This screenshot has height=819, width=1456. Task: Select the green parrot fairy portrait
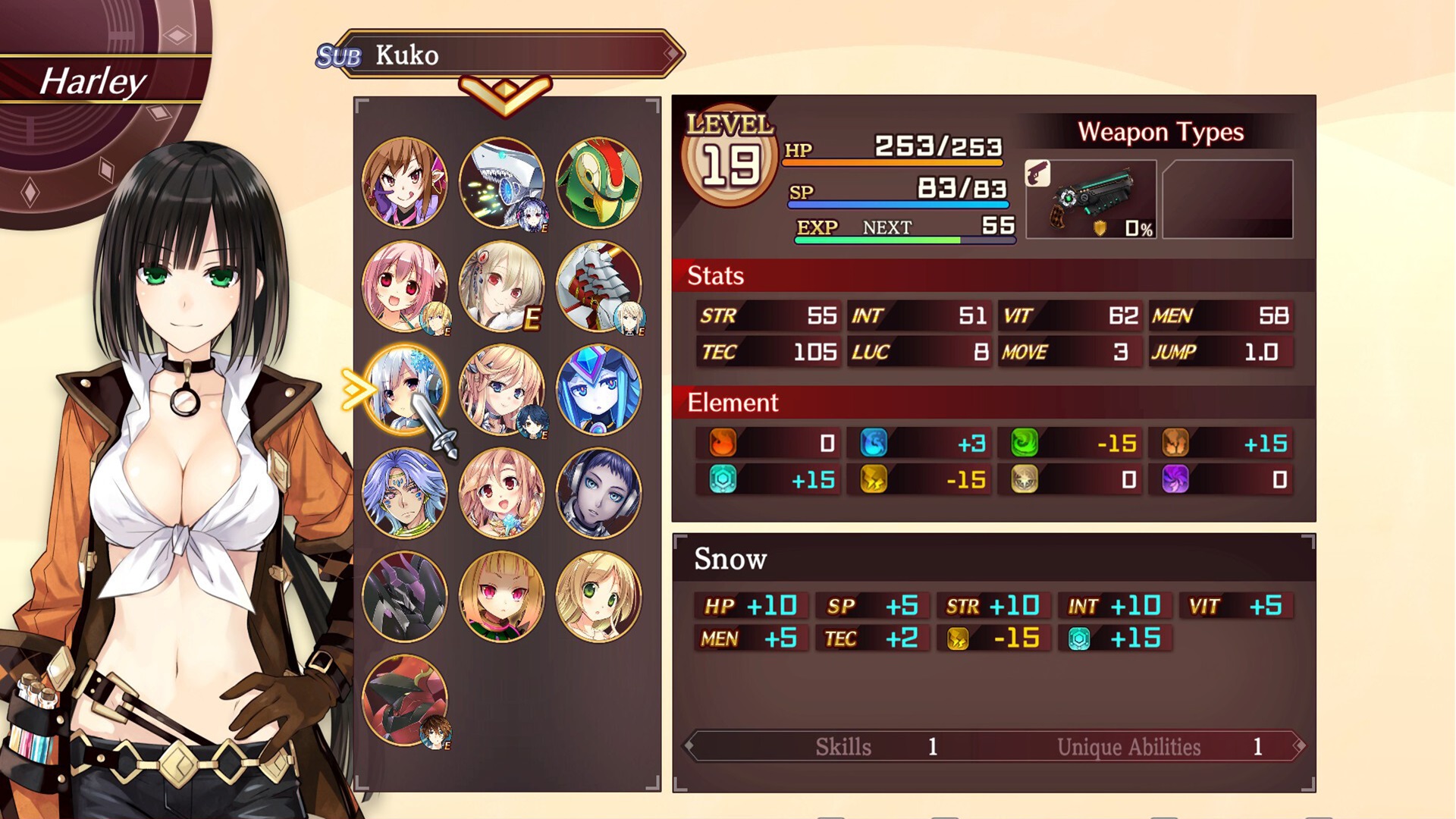(598, 183)
